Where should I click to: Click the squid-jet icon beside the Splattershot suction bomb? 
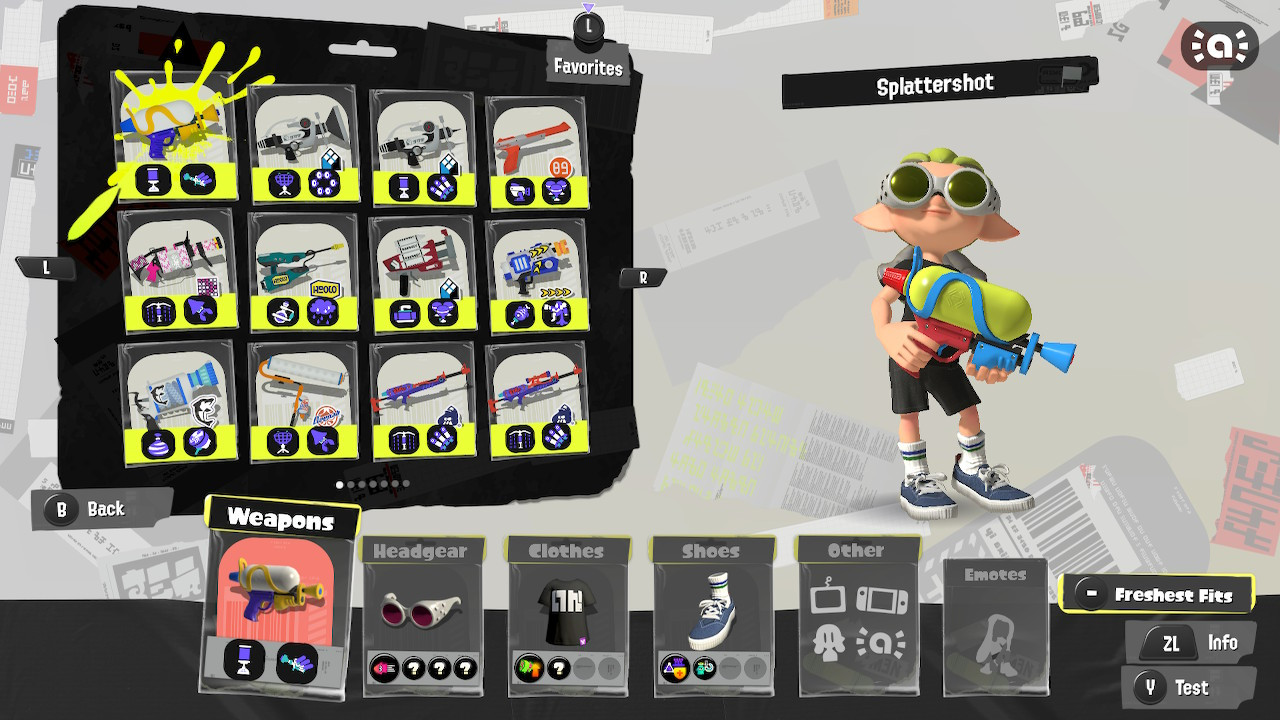click(x=197, y=180)
